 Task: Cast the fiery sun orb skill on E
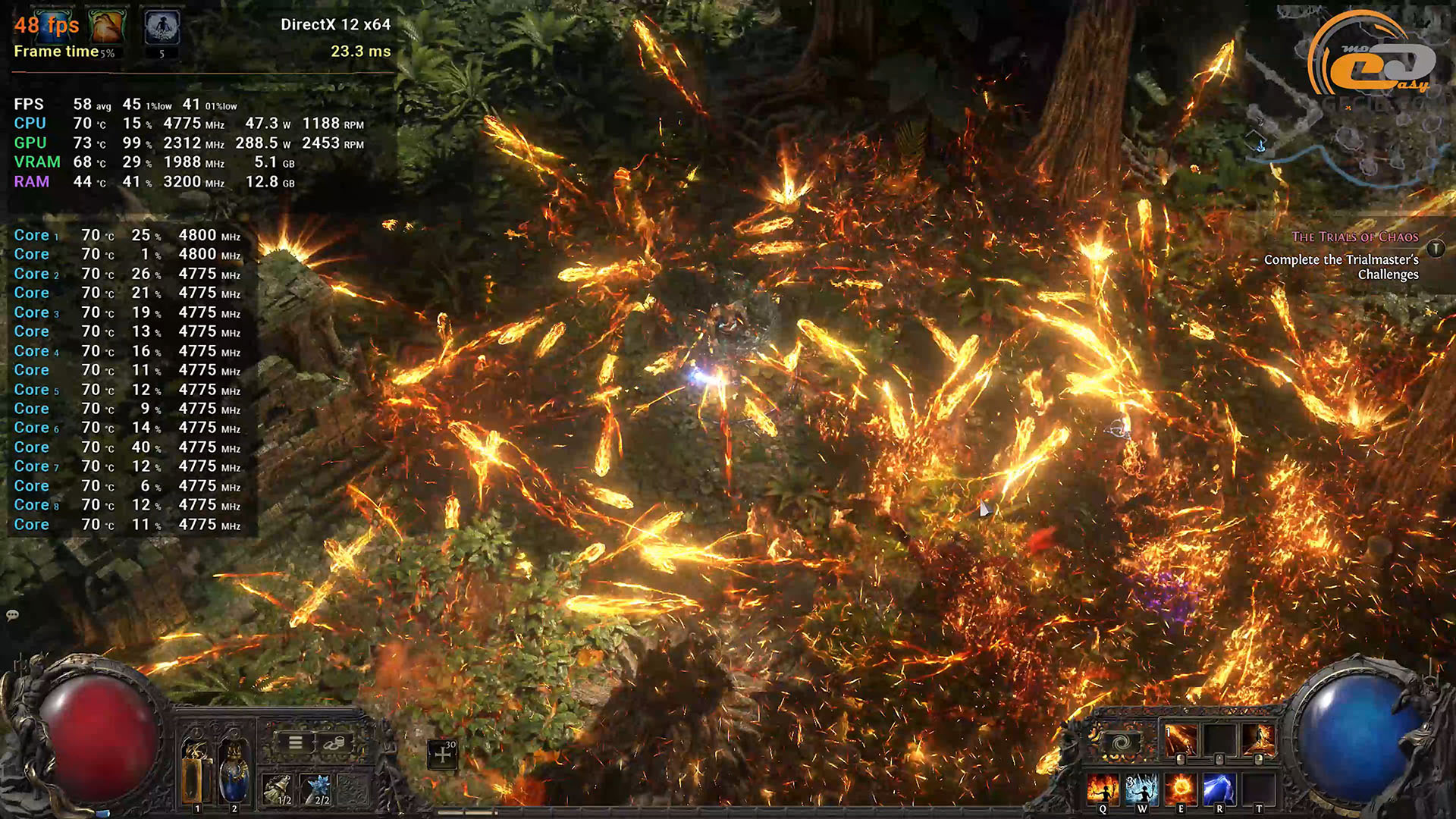(x=1181, y=790)
